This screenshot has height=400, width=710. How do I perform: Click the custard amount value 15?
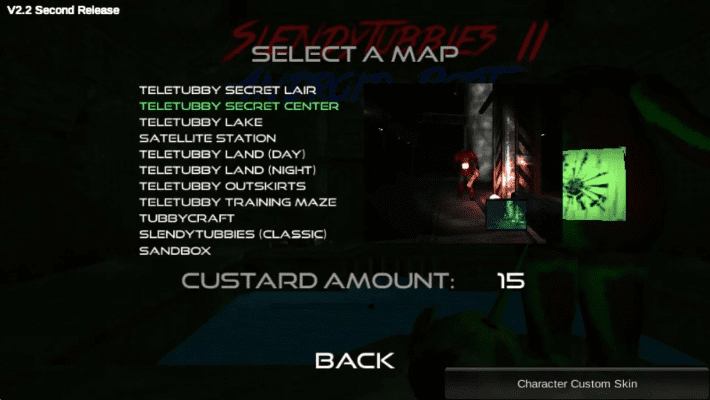click(510, 281)
